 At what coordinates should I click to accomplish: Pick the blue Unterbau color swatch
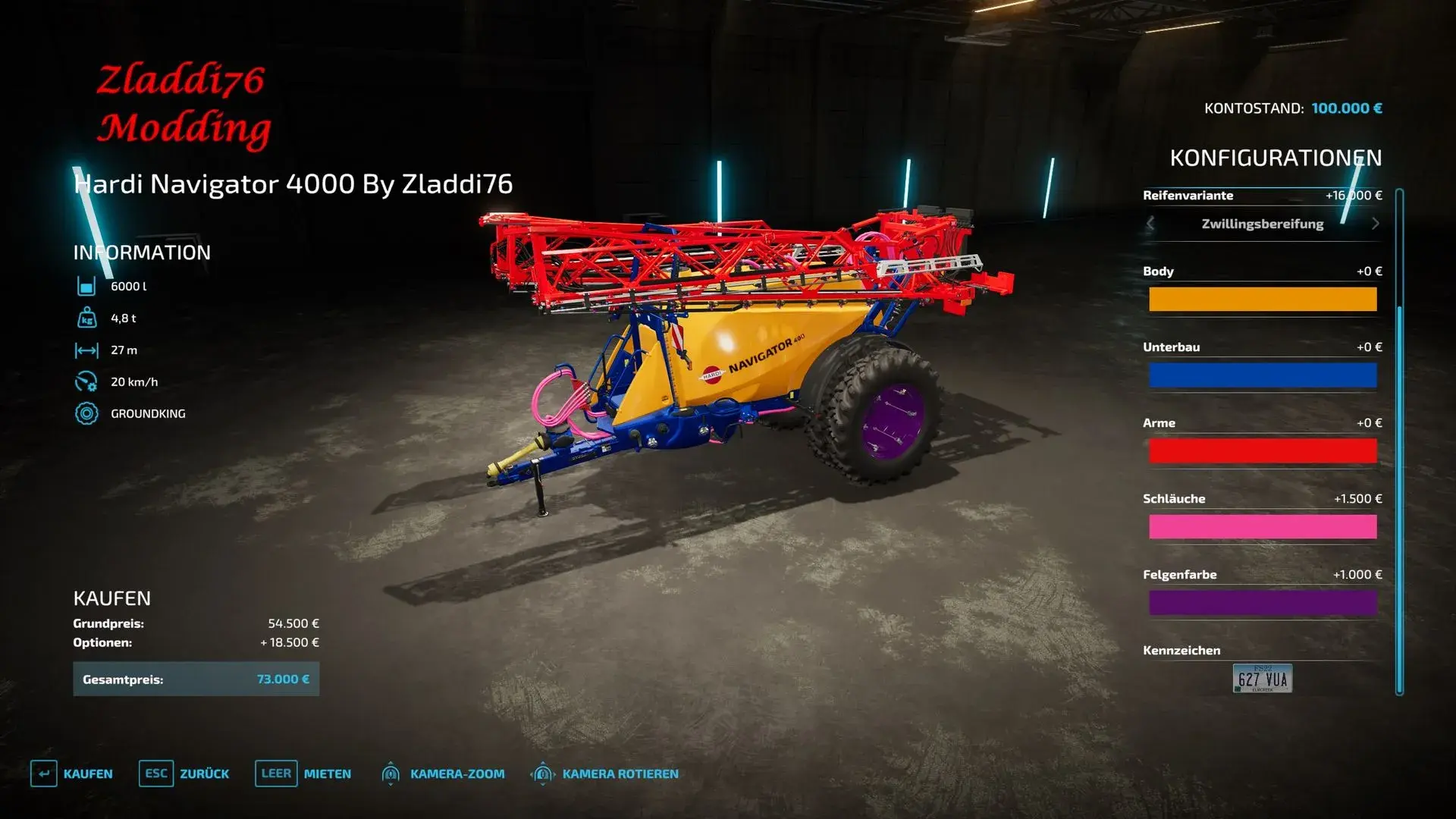[x=1263, y=375]
